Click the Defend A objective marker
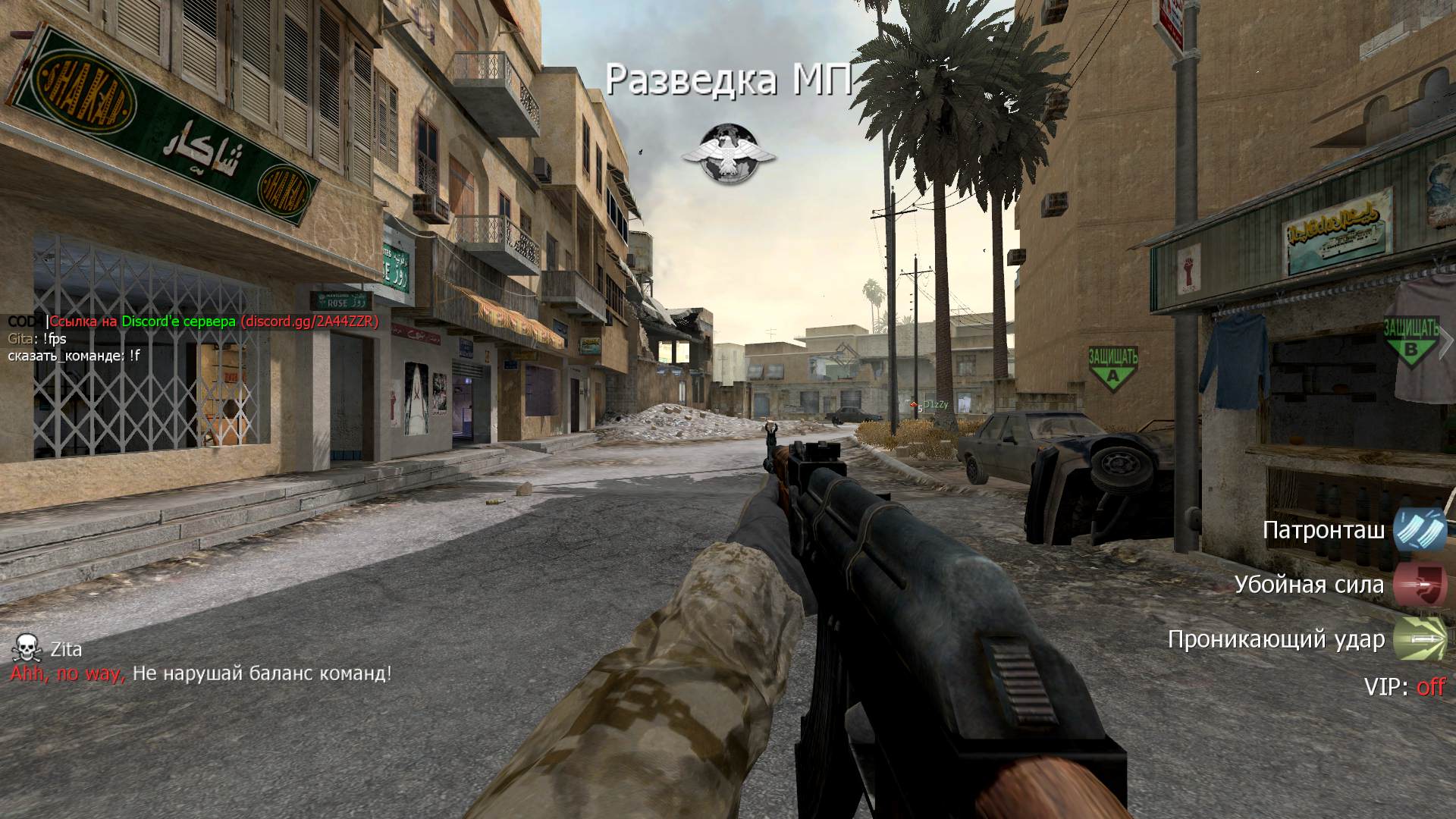Screen dimensions: 1456x819 pyautogui.click(x=1112, y=369)
